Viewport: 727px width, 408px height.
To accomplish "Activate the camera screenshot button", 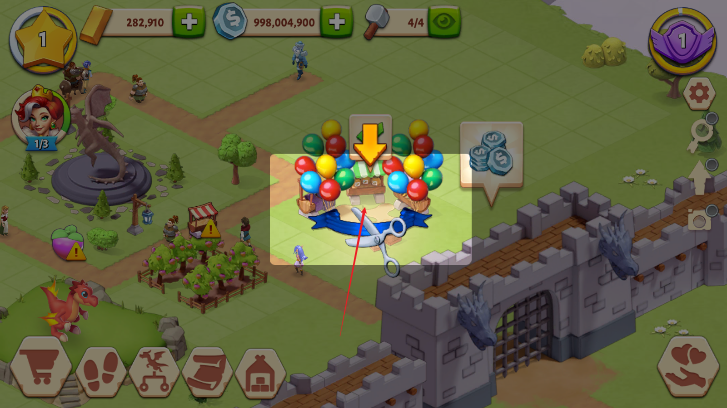I will [700, 218].
